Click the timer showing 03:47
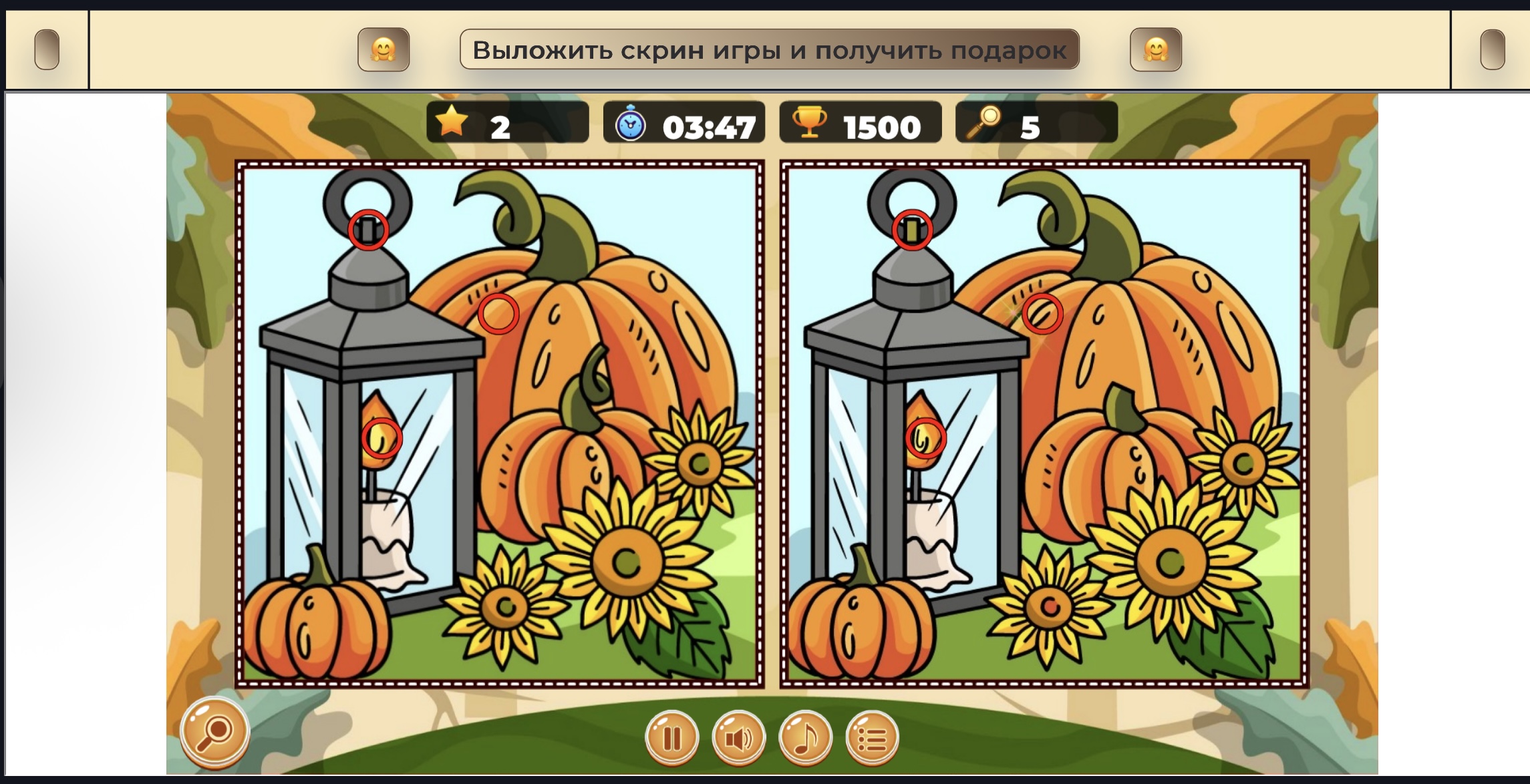The image size is (1530, 784). tap(708, 124)
